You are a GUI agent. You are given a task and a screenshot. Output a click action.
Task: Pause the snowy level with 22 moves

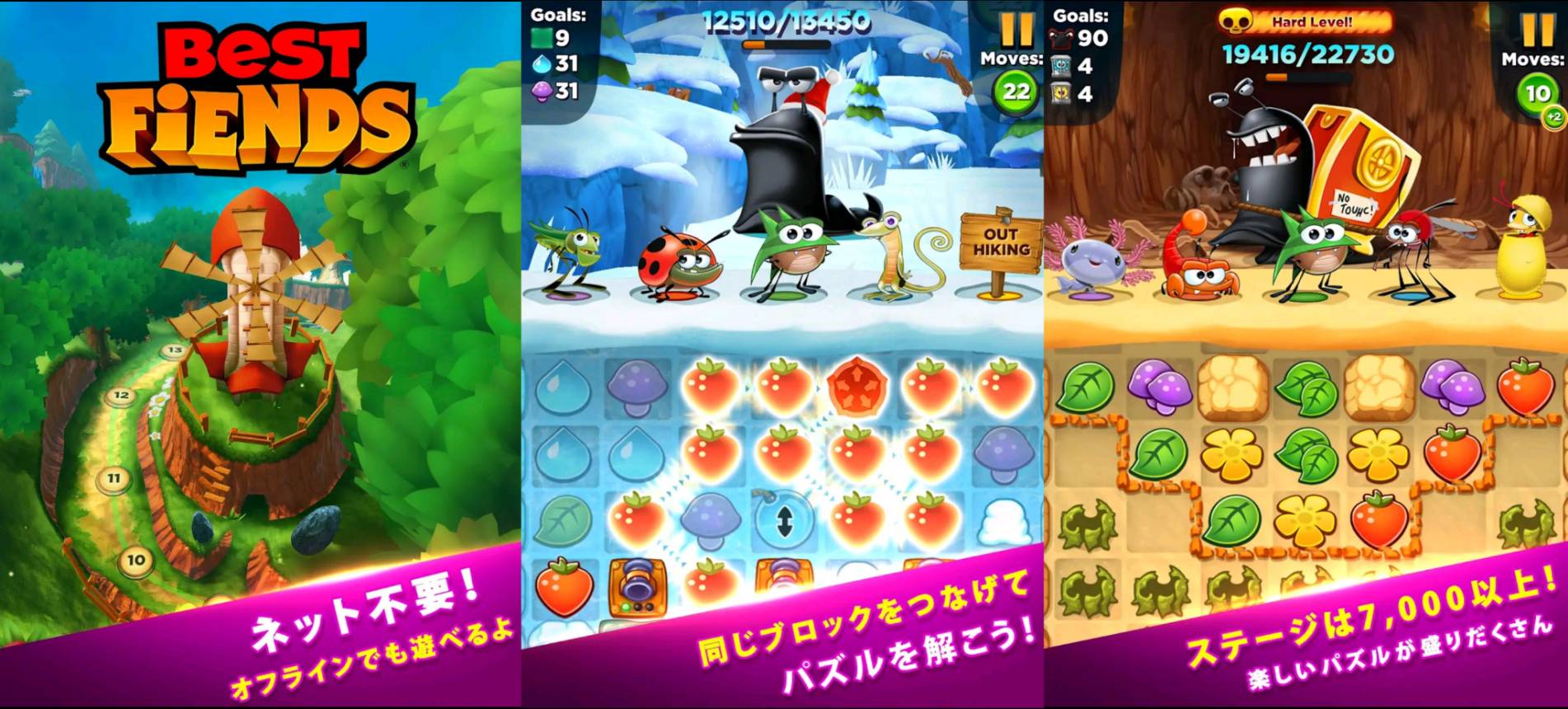point(1016,29)
